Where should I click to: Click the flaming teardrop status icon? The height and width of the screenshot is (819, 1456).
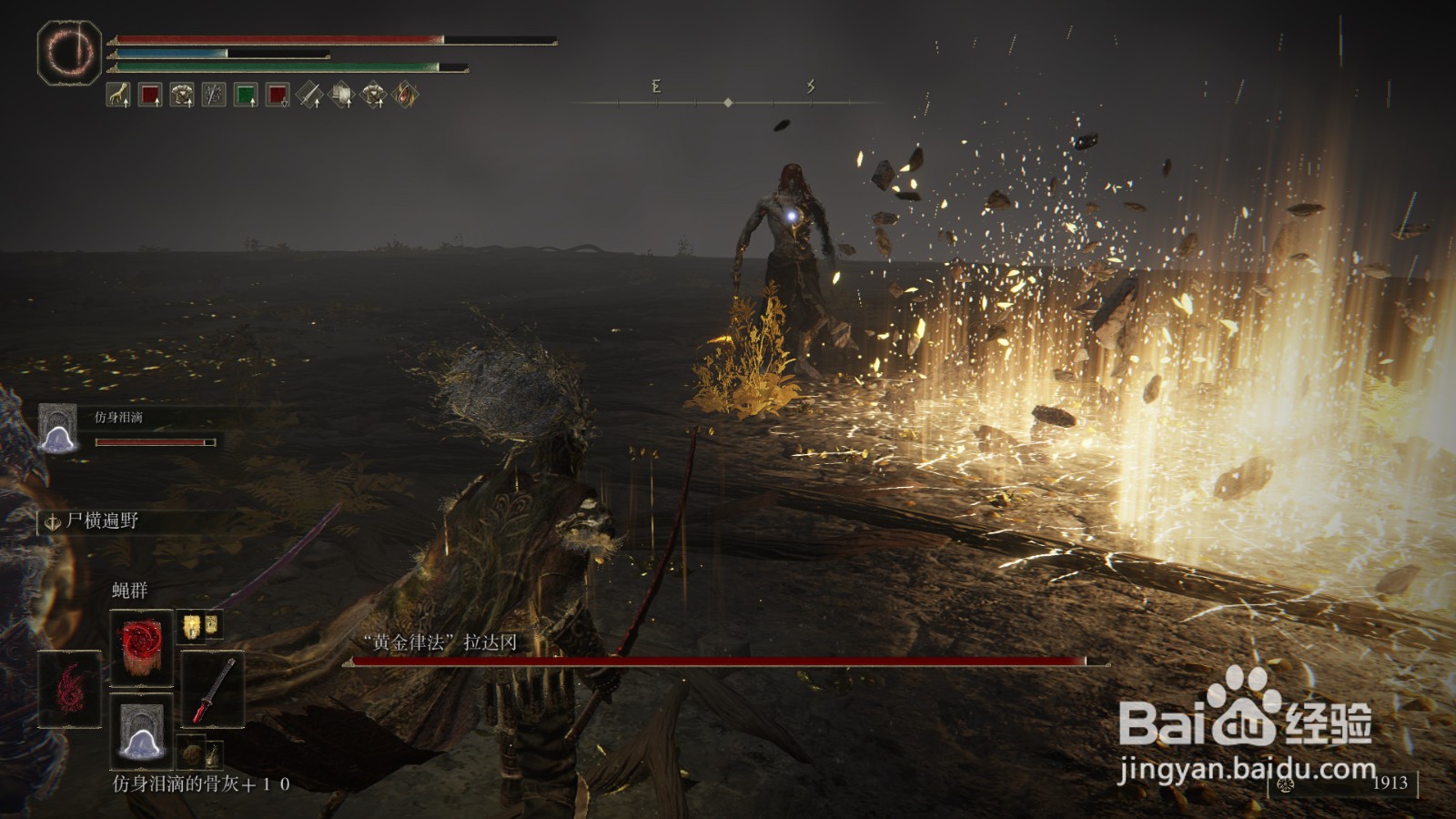(406, 95)
